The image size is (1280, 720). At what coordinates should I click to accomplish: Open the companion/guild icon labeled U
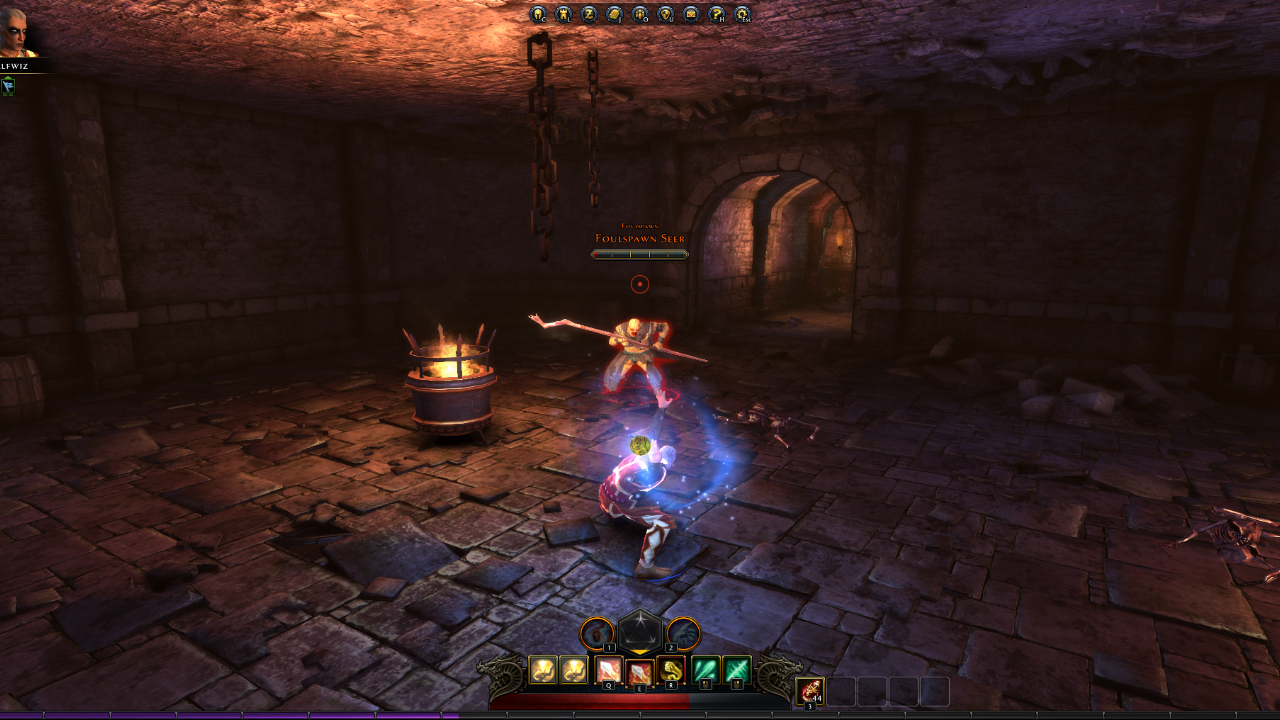tap(663, 14)
